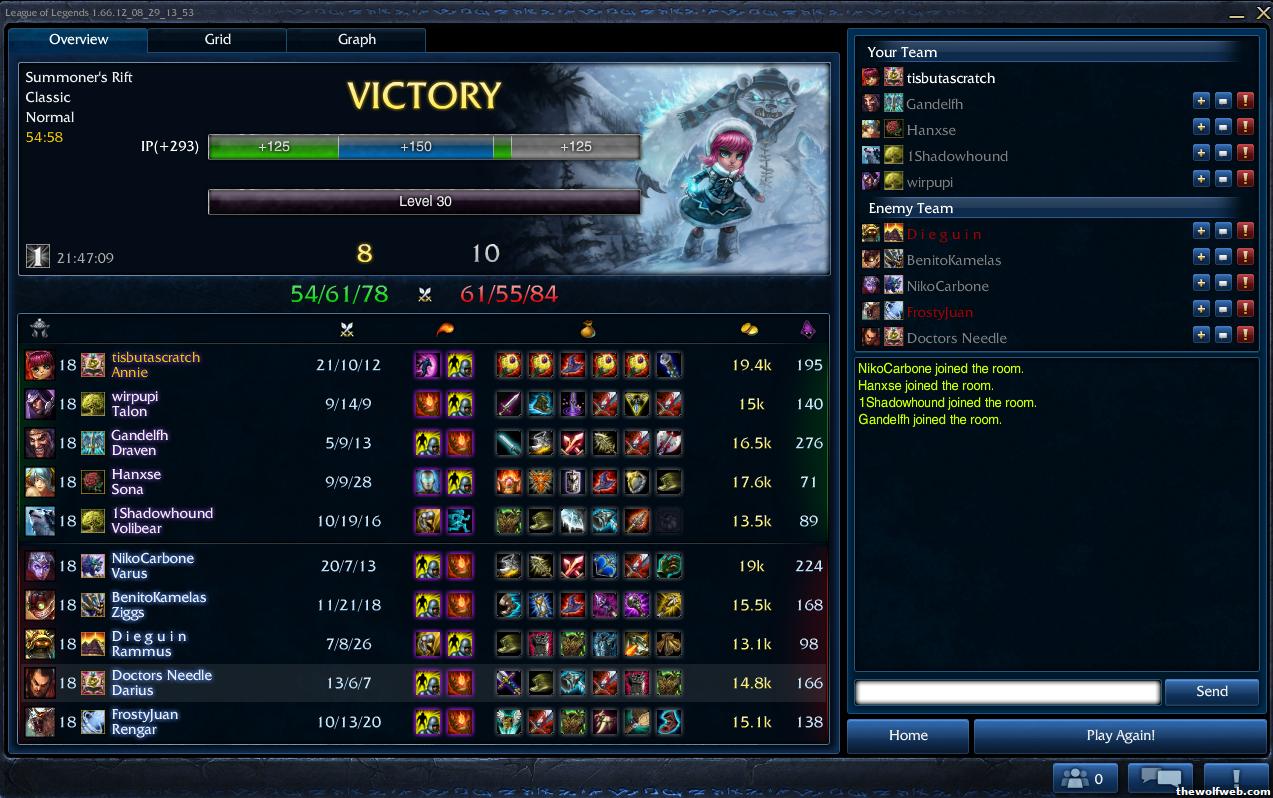Screen dimensions: 1273x798
Task: Add FrostyJuan with the plus button
Action: point(1201,309)
